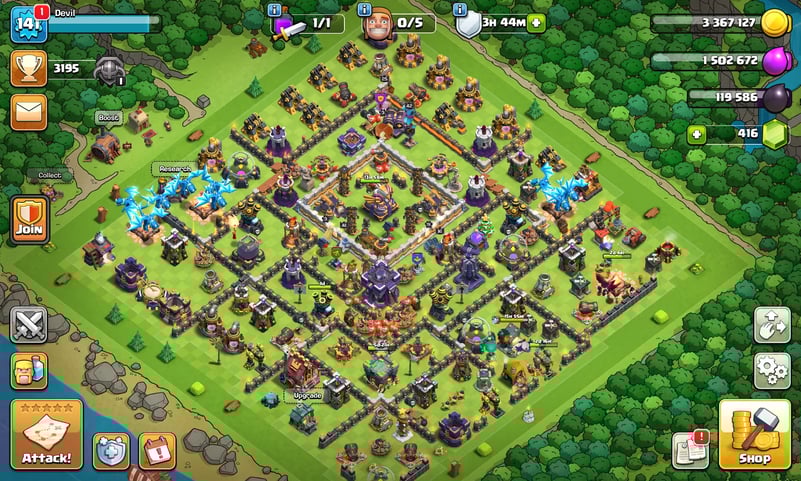The image size is (801, 481).
Task: Show info for the 0/5 builder counter
Action: point(367,9)
